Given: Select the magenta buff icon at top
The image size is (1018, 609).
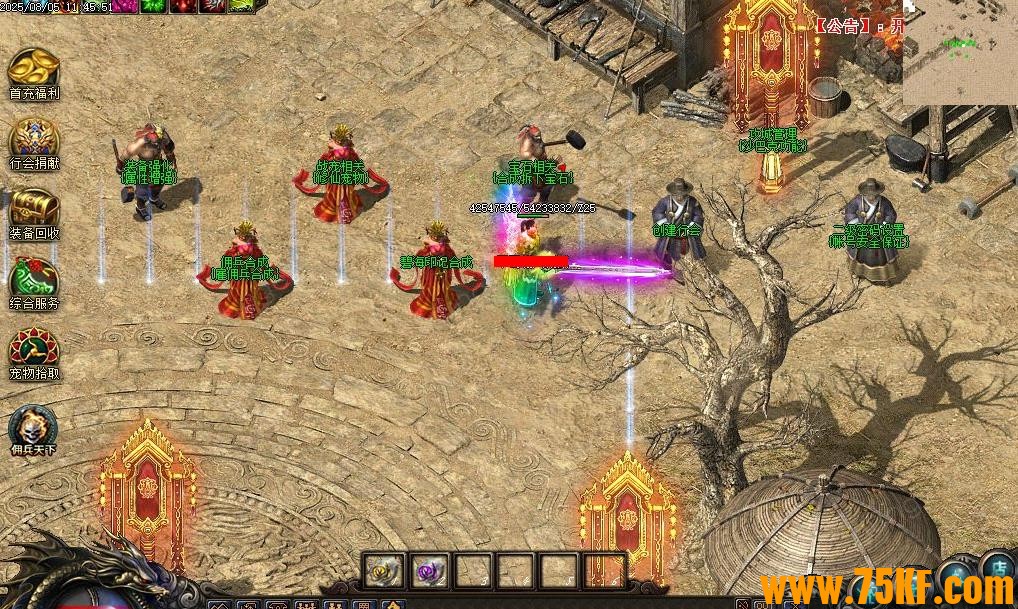Looking at the screenshot, I should coord(125,6).
